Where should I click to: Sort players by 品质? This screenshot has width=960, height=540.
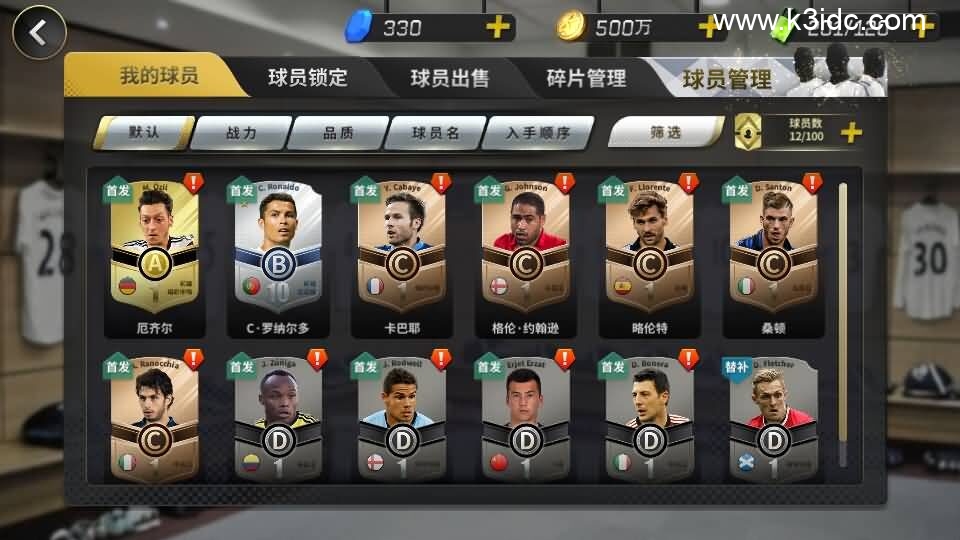[339, 132]
